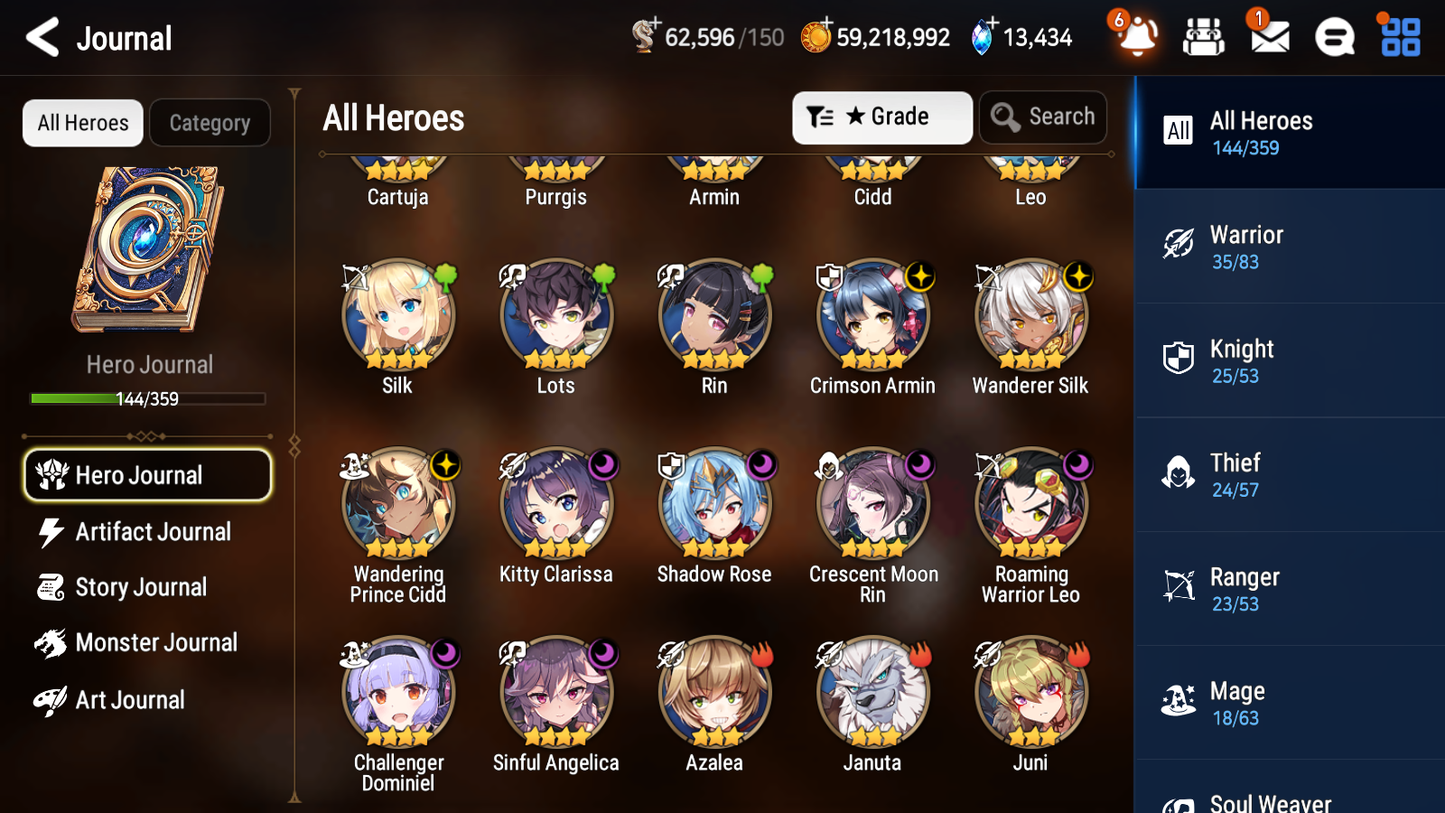Open the Monster Journal
This screenshot has width=1445, height=813.
(157, 643)
